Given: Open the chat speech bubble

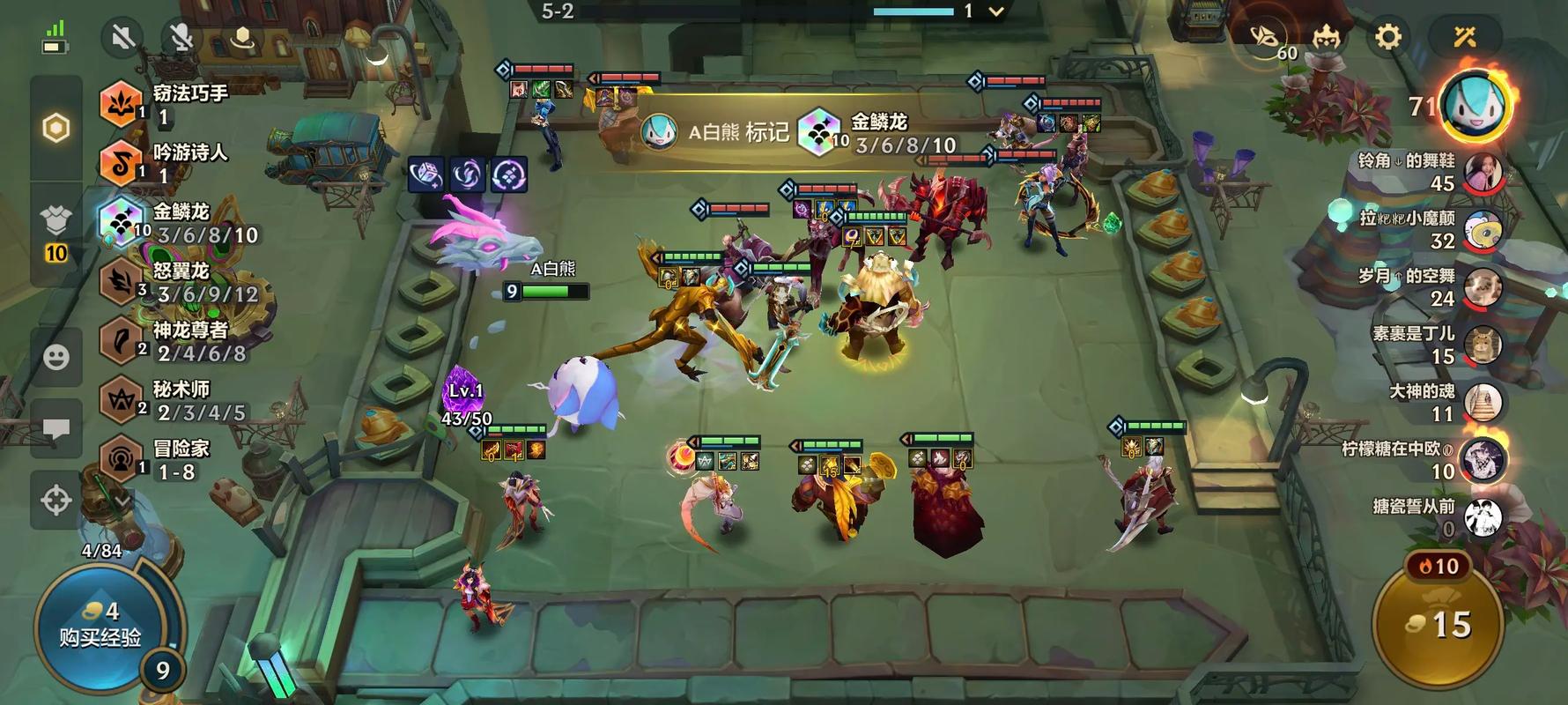Looking at the screenshot, I should (x=56, y=429).
